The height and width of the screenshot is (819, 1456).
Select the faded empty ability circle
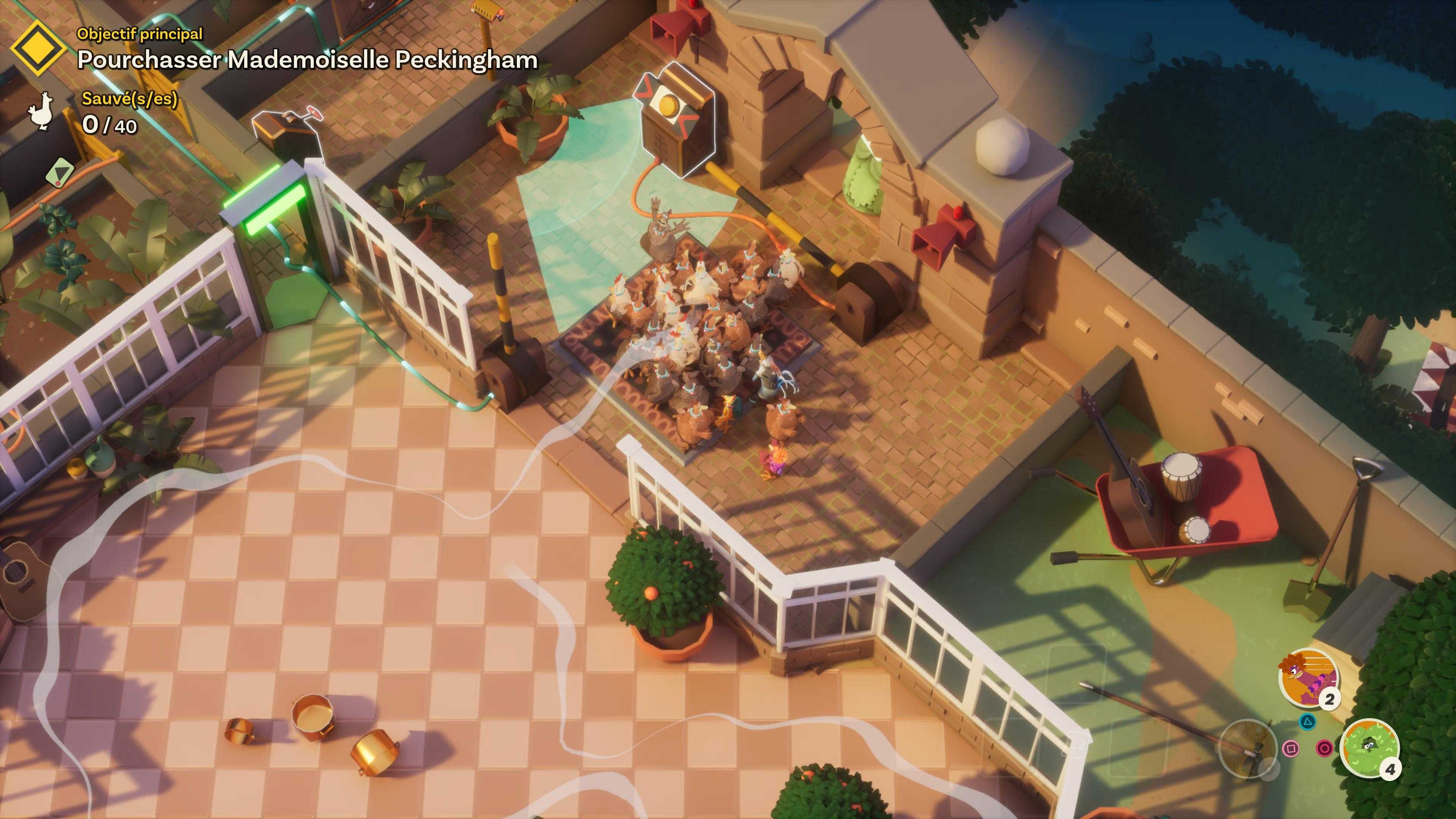(x=1247, y=748)
